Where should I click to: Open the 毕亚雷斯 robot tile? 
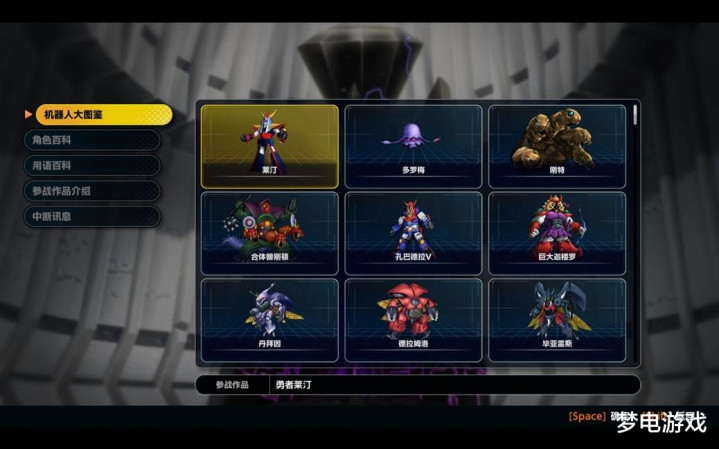(x=557, y=319)
